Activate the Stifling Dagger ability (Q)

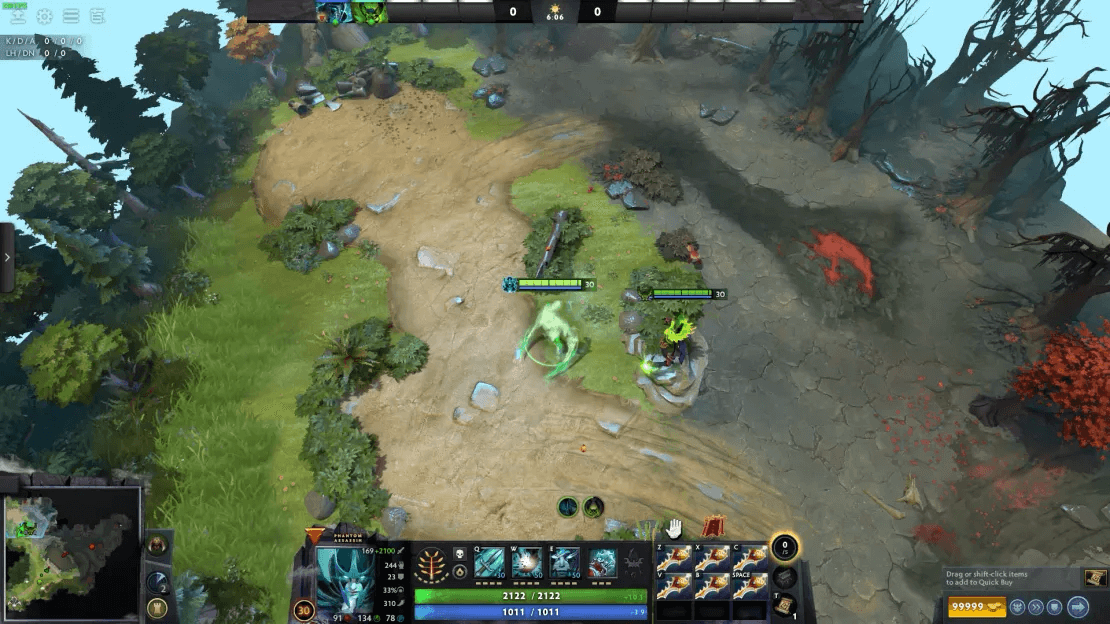click(x=490, y=563)
